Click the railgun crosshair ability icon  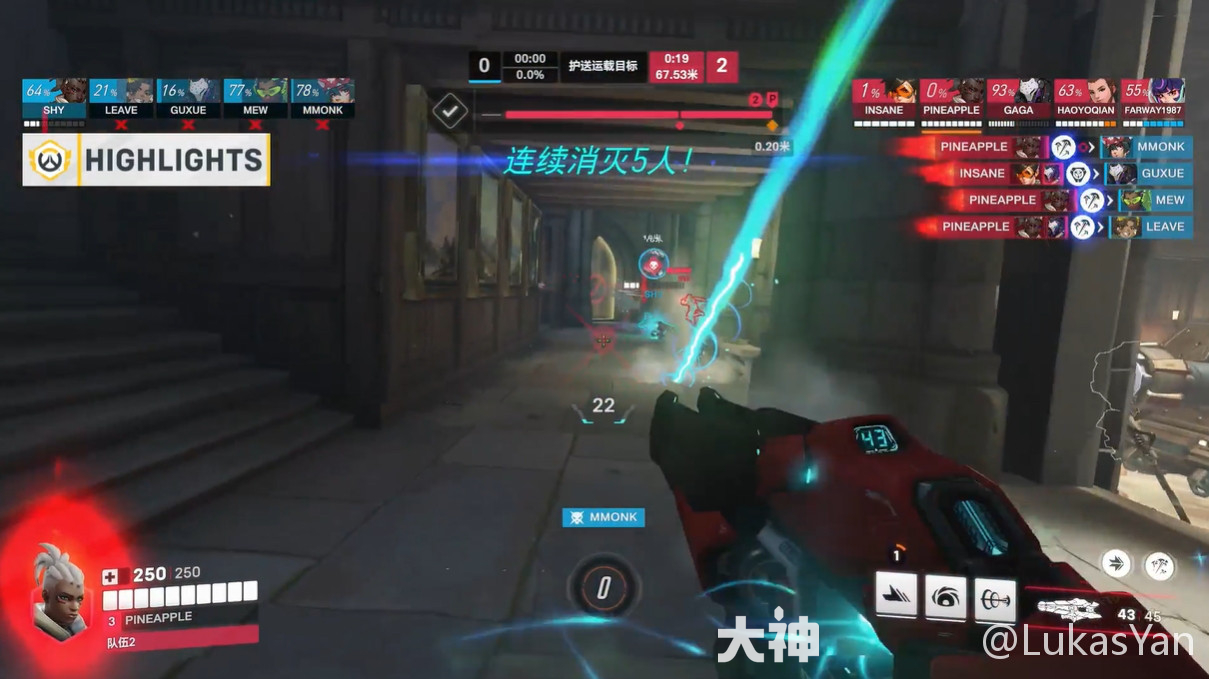point(995,595)
